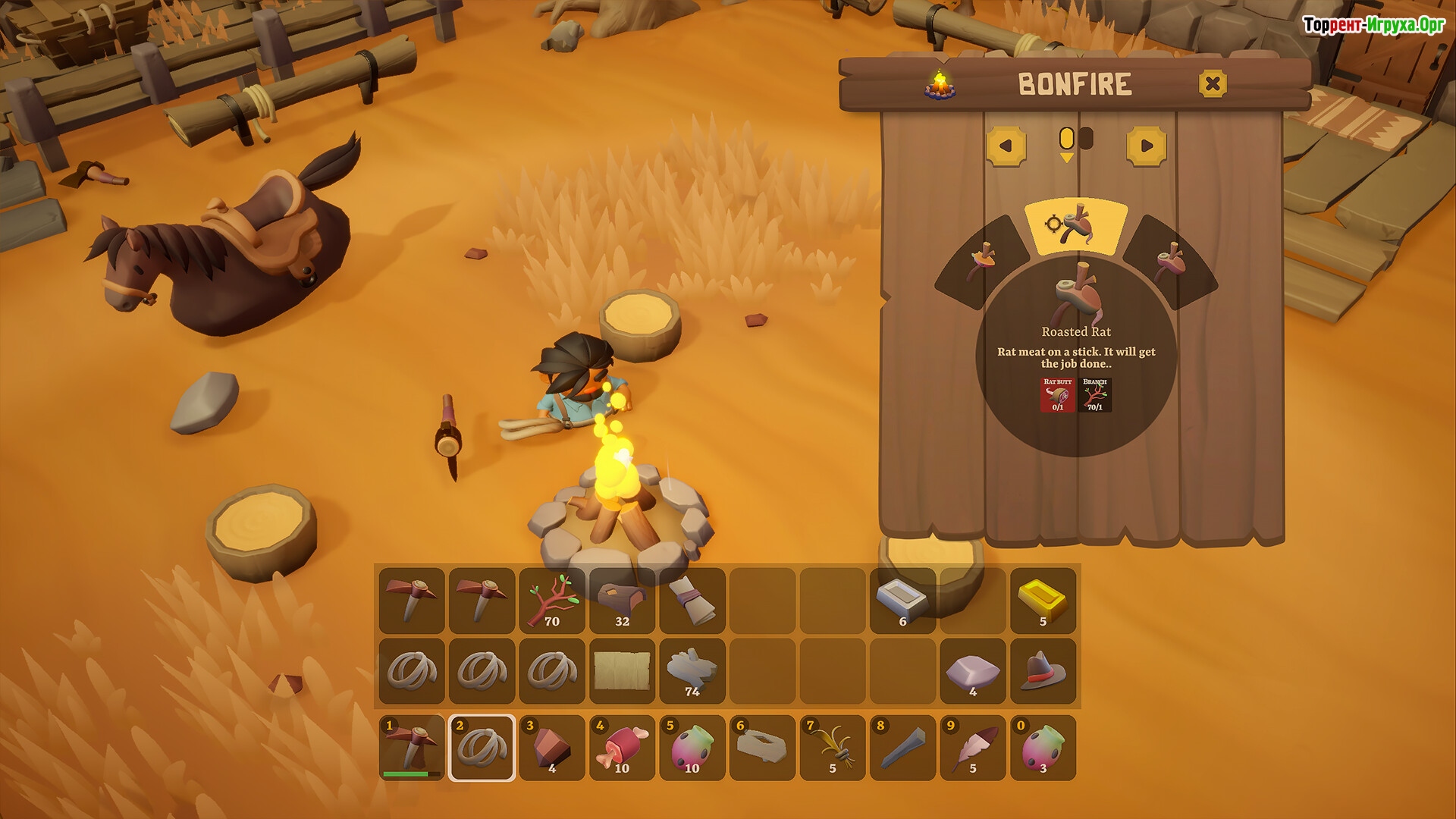
Task: Select the stone stack of 4 in inventory
Action: point(973,671)
